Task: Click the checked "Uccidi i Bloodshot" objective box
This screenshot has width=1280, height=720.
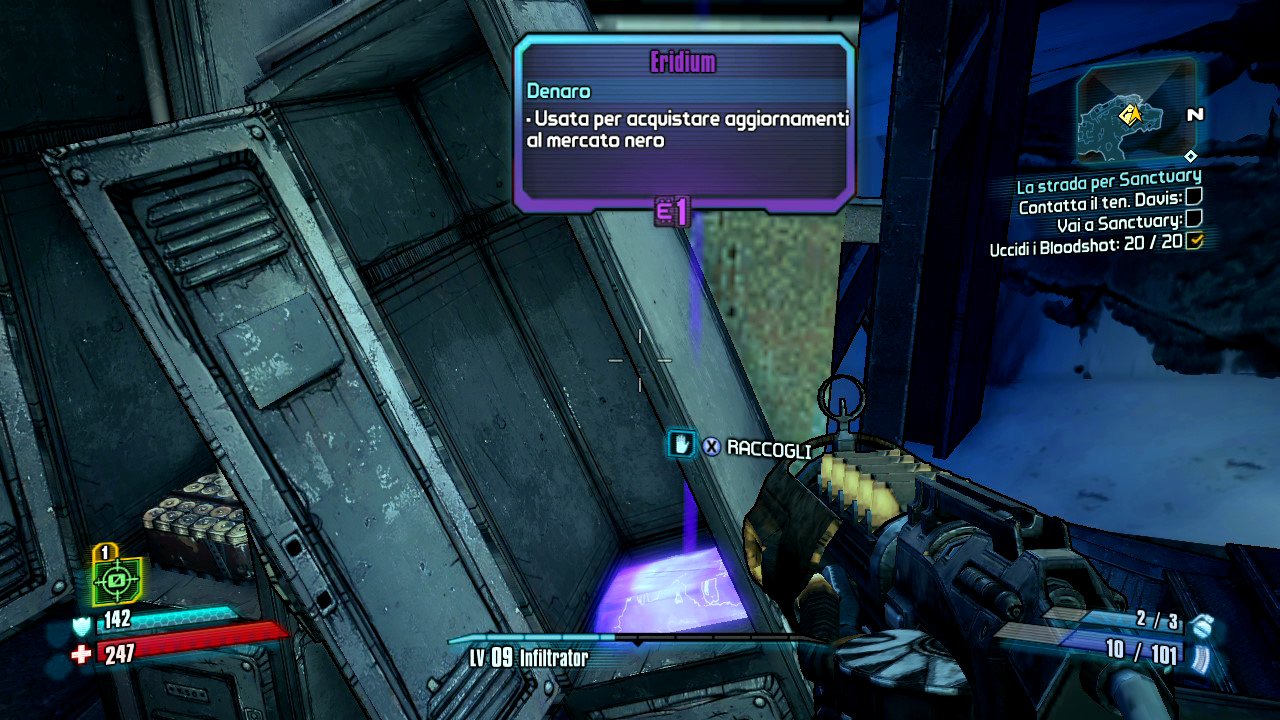Action: pyautogui.click(x=1193, y=240)
